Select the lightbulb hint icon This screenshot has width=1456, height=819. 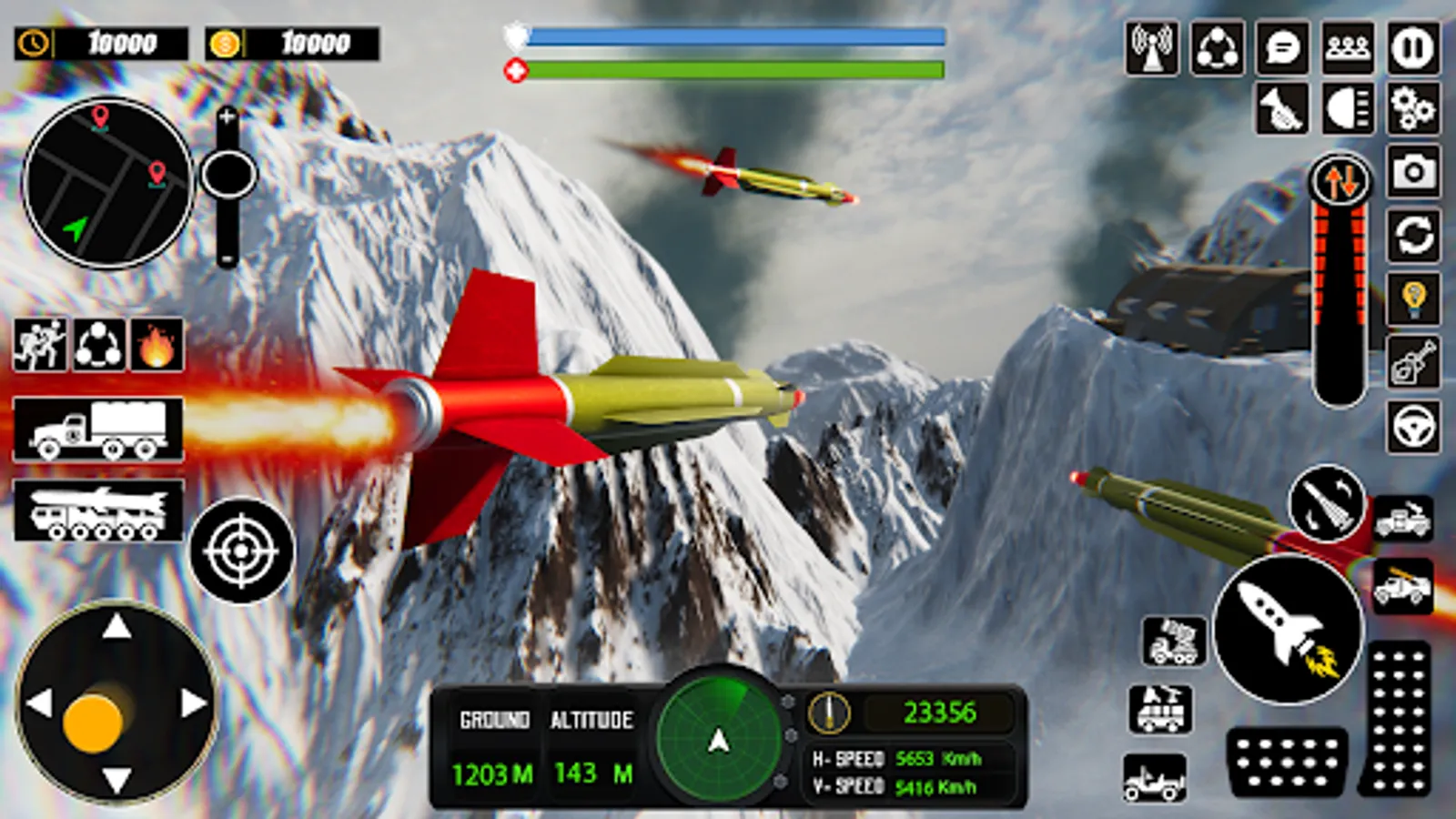coord(1412,298)
